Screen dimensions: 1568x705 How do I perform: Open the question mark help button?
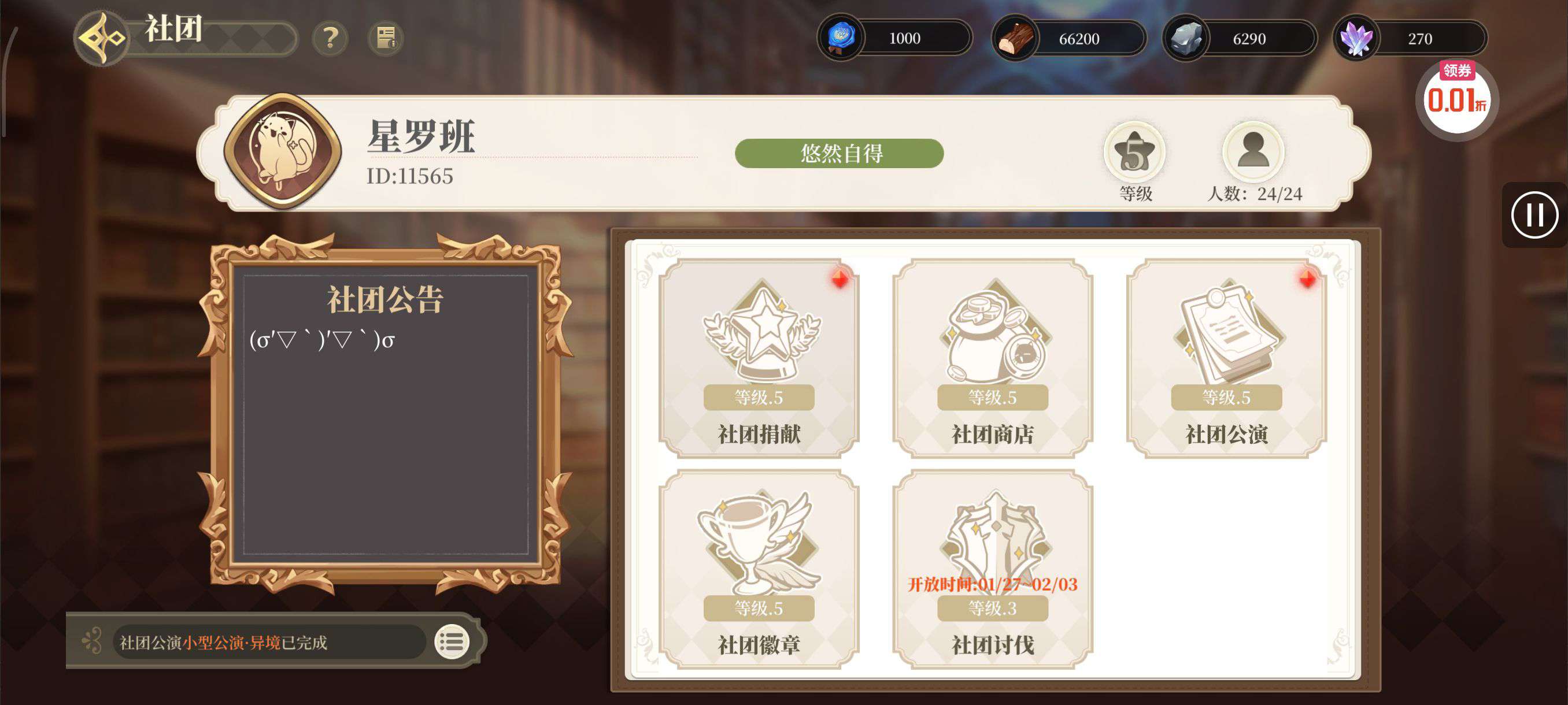coord(330,38)
